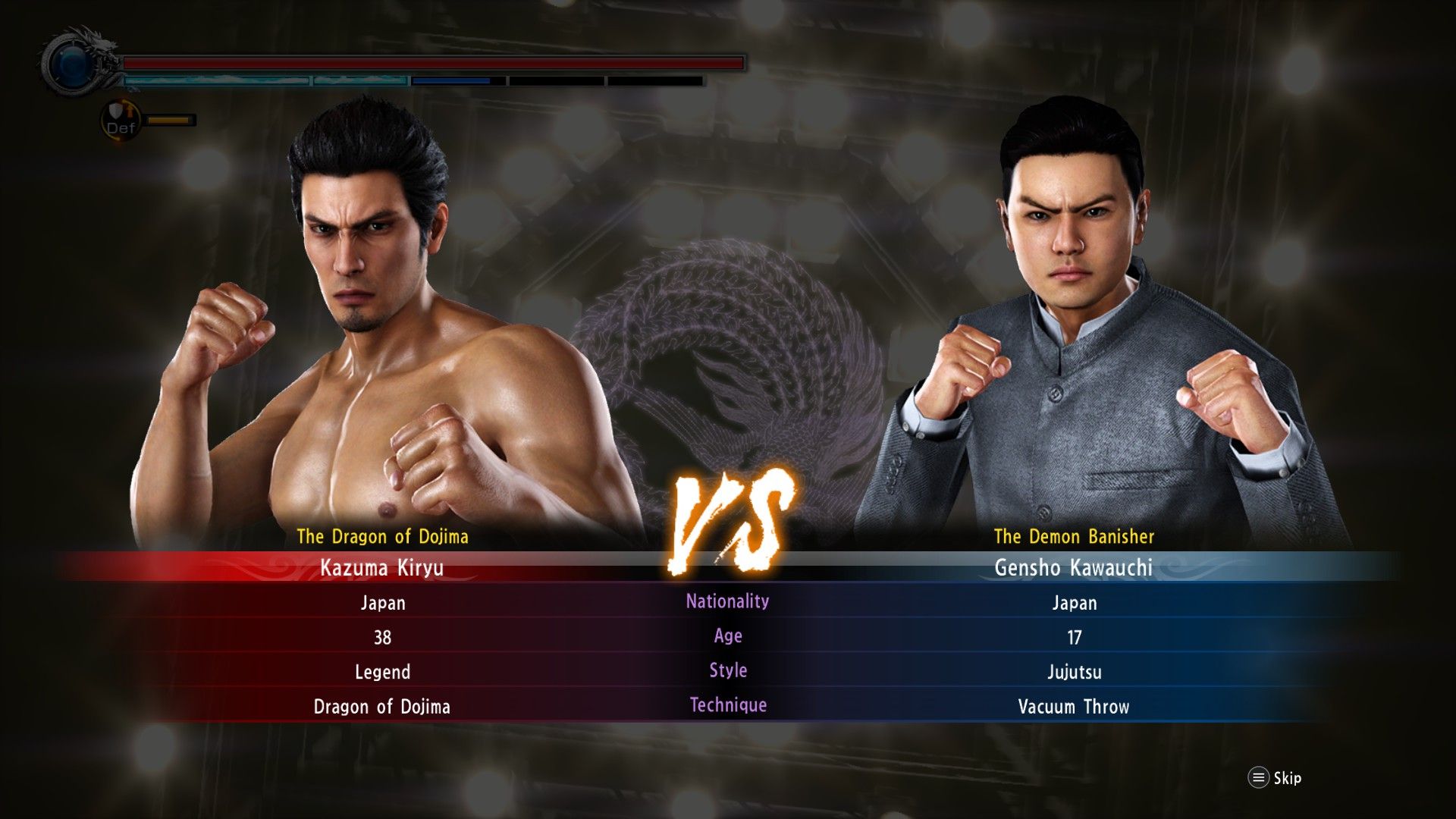Select the Age label in the center column
The image size is (1456, 819).
click(728, 636)
